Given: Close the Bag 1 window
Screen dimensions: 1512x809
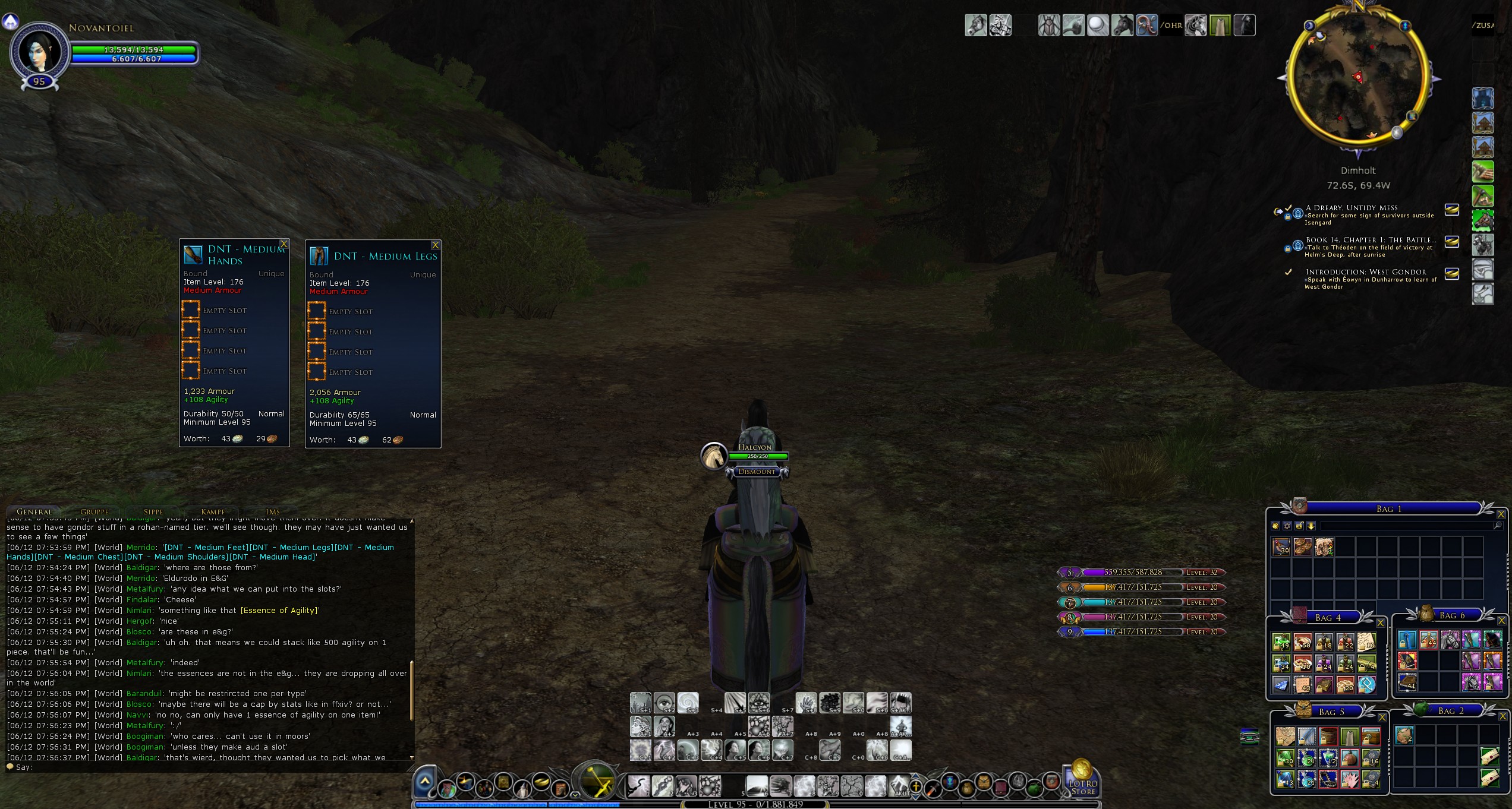Looking at the screenshot, I should click(1501, 514).
